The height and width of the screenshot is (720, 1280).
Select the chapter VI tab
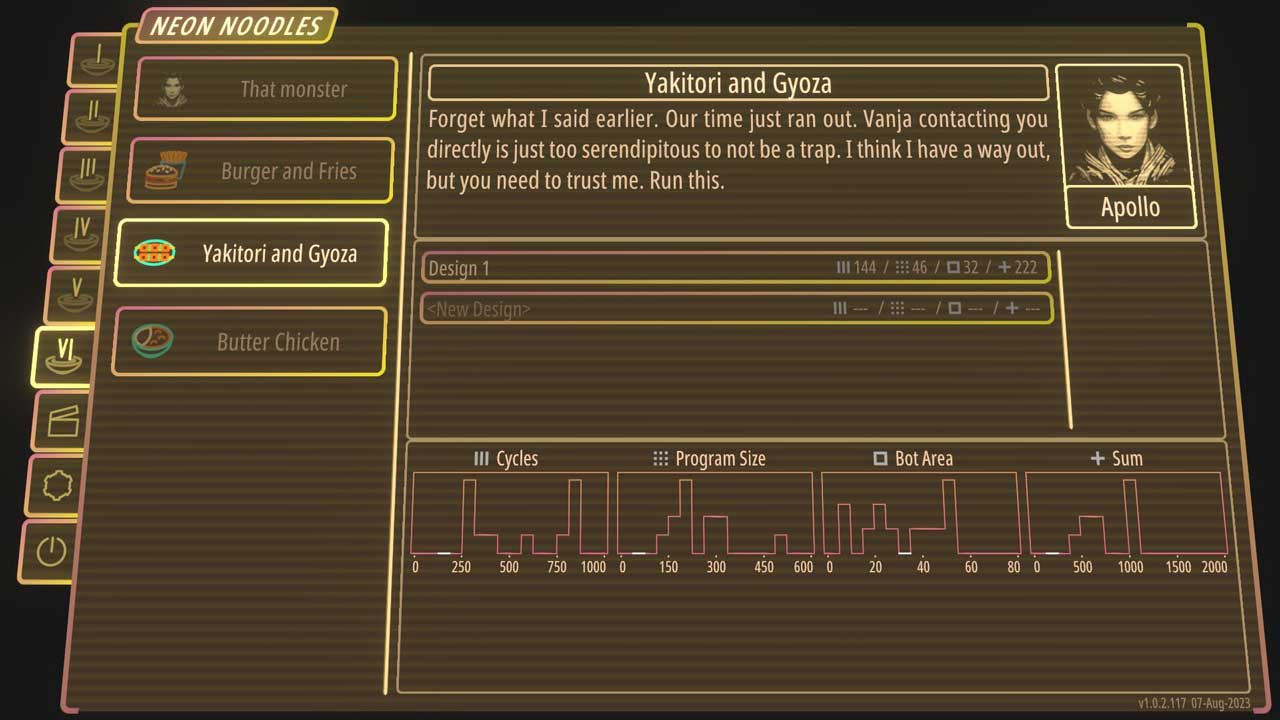[x=64, y=356]
